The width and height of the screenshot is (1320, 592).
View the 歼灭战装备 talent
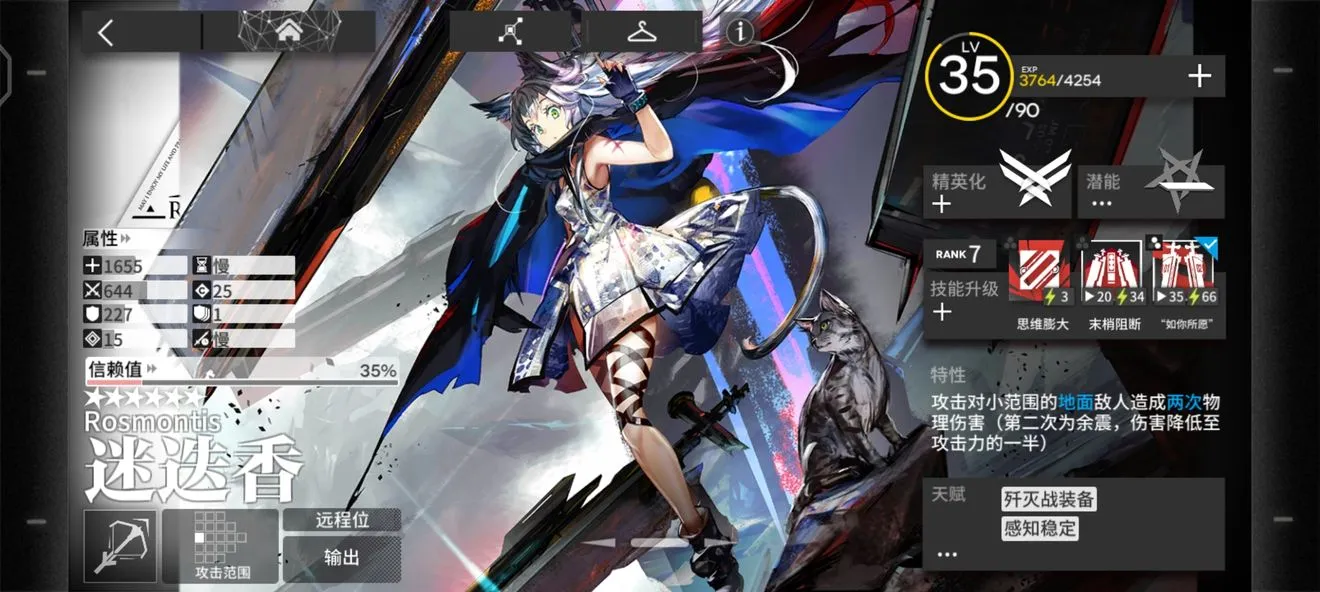pyautogui.click(x=1049, y=499)
